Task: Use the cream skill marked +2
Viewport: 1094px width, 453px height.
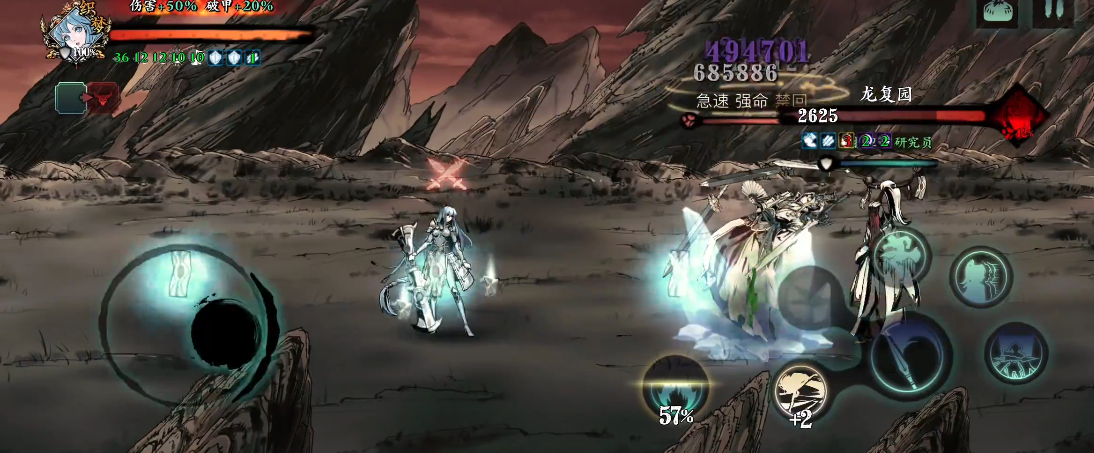Action: tap(801, 391)
